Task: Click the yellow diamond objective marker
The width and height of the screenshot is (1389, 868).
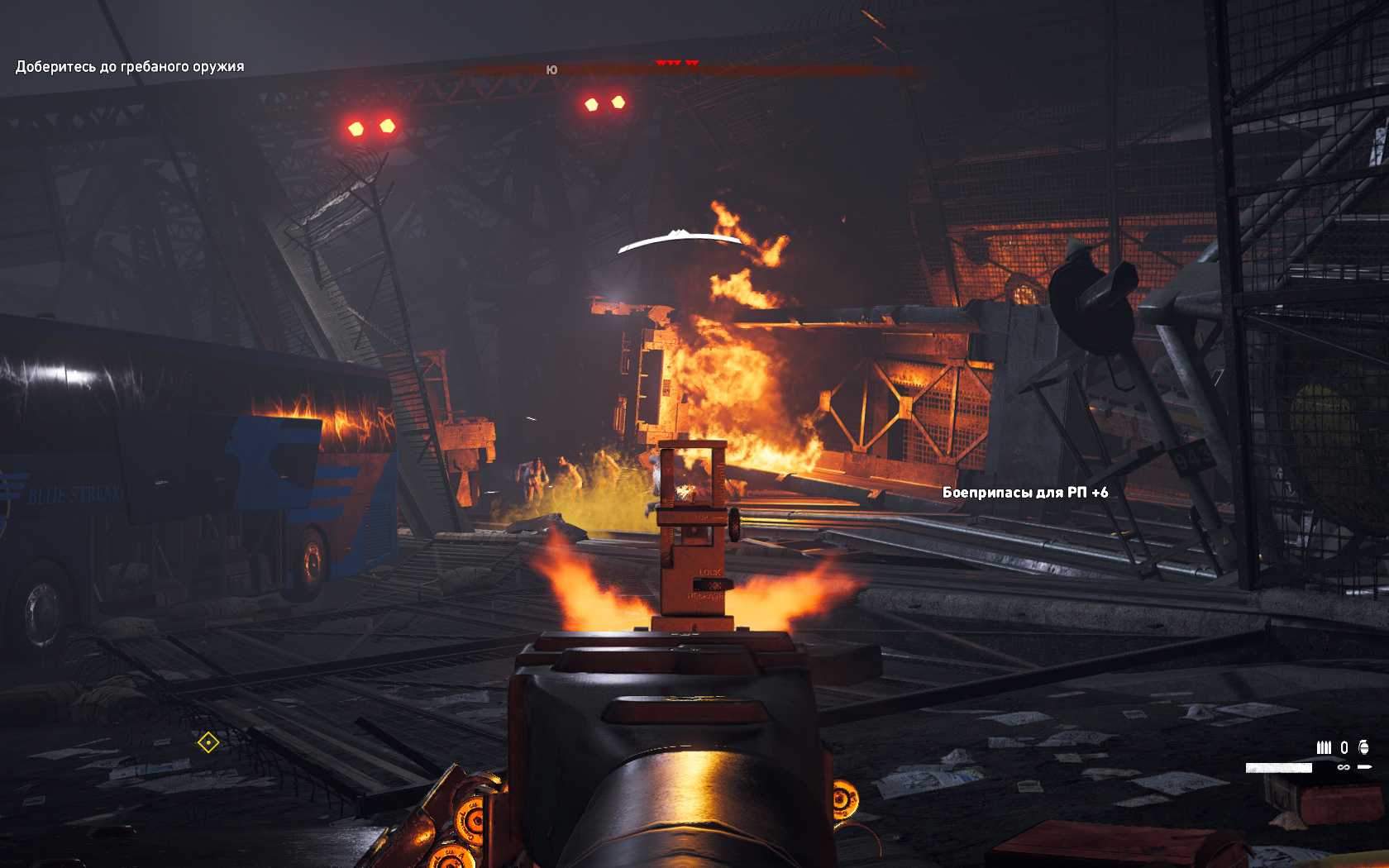Action: tap(208, 742)
